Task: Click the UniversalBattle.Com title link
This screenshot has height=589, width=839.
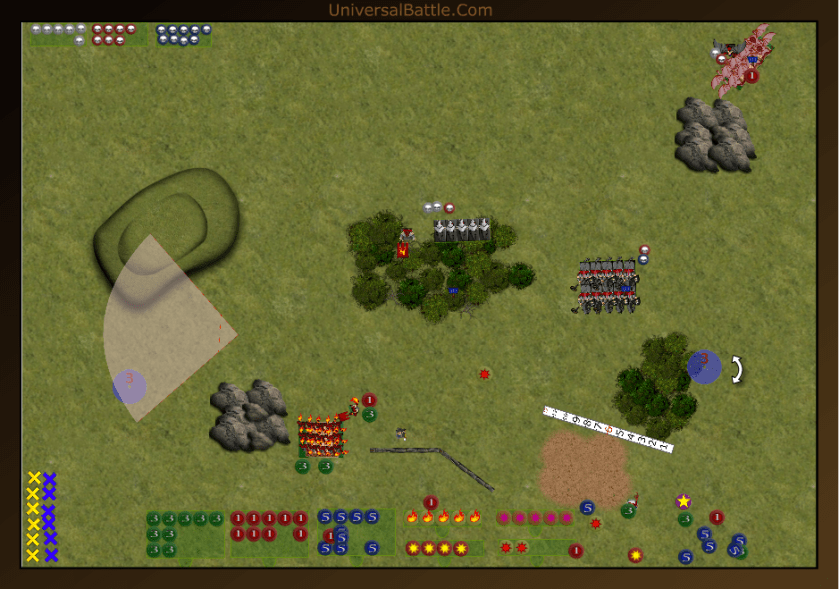Action: pos(410,11)
